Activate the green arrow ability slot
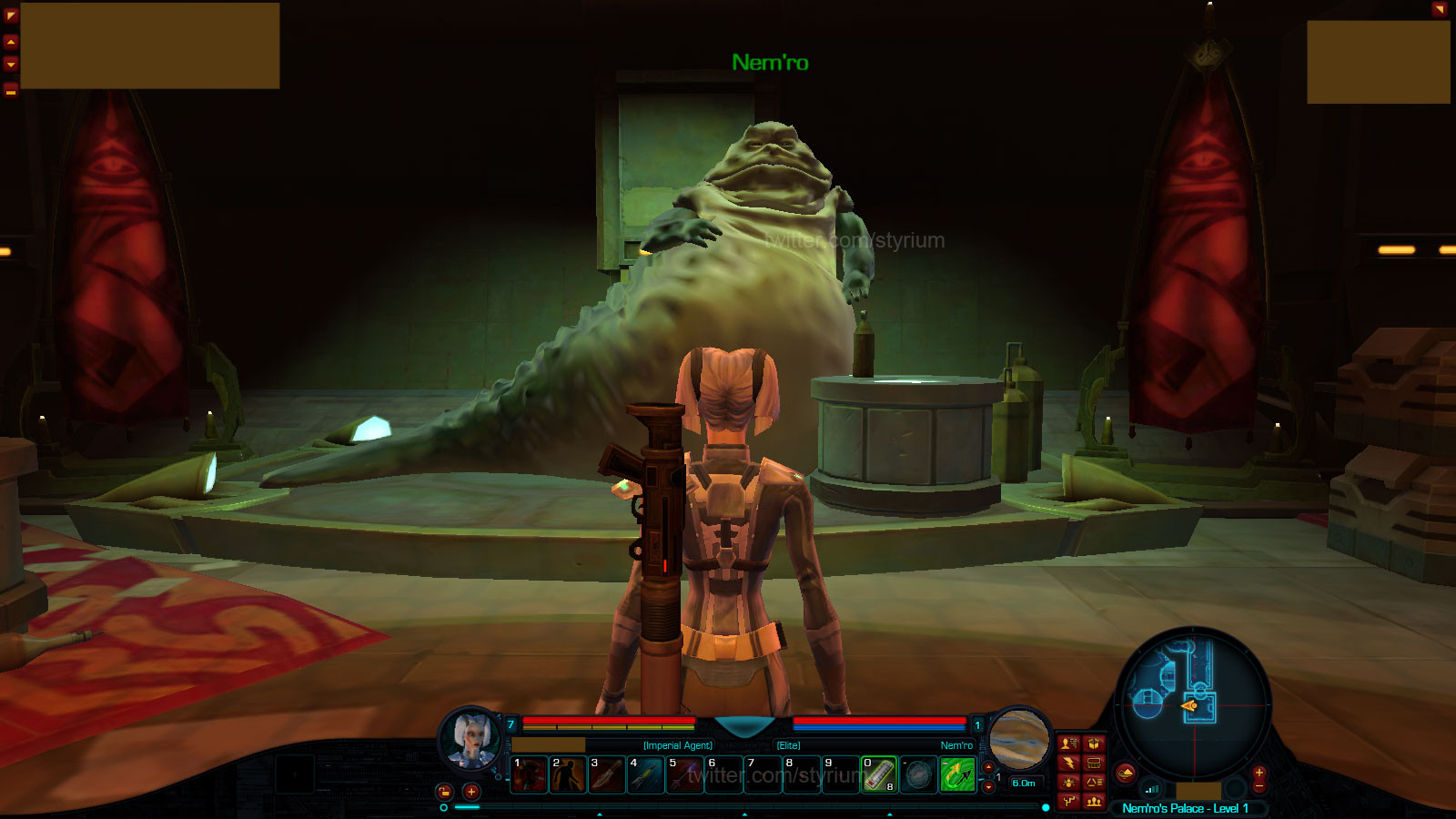 pos(957,775)
